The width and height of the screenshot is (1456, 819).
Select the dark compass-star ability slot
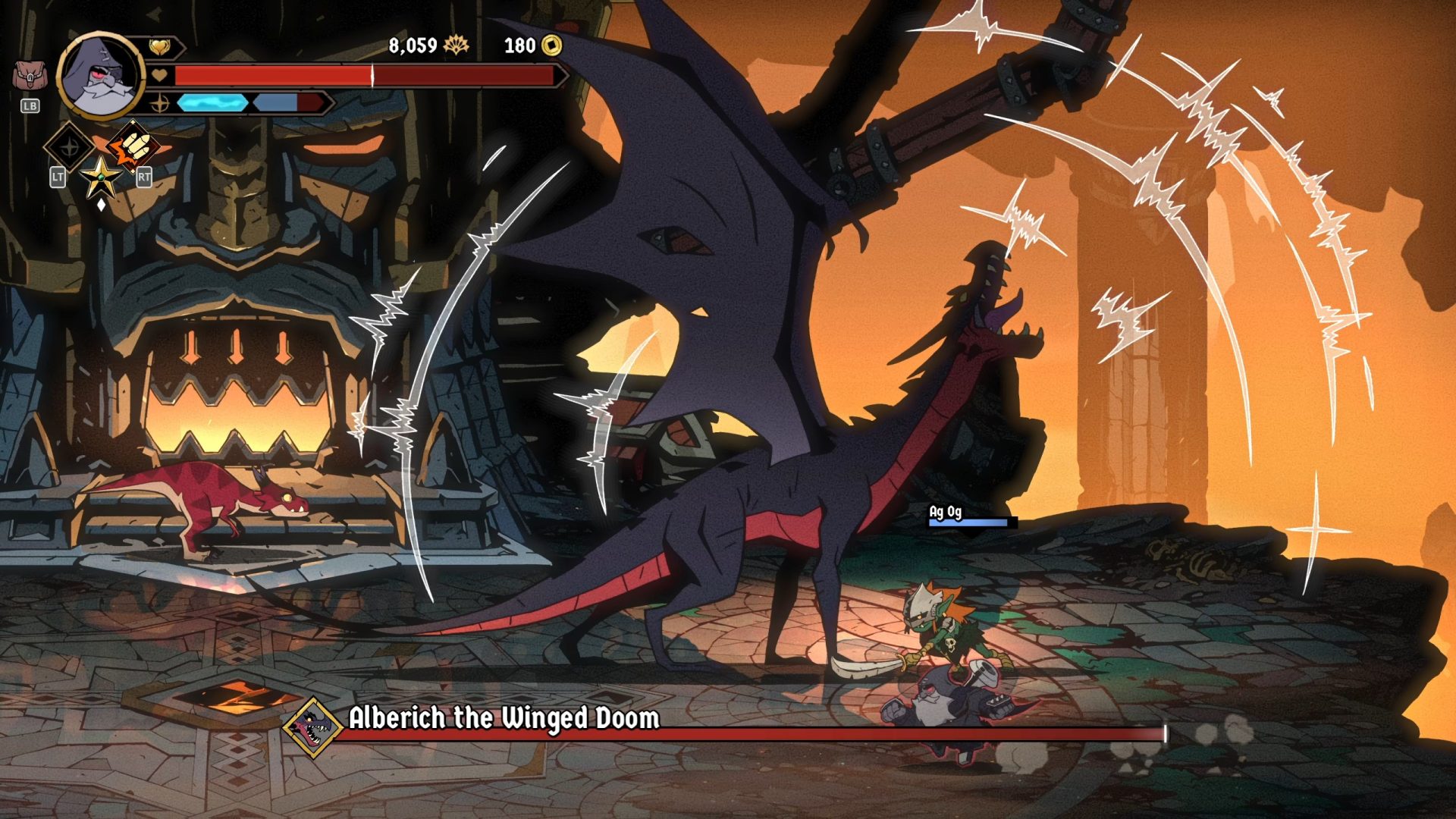coord(69,147)
